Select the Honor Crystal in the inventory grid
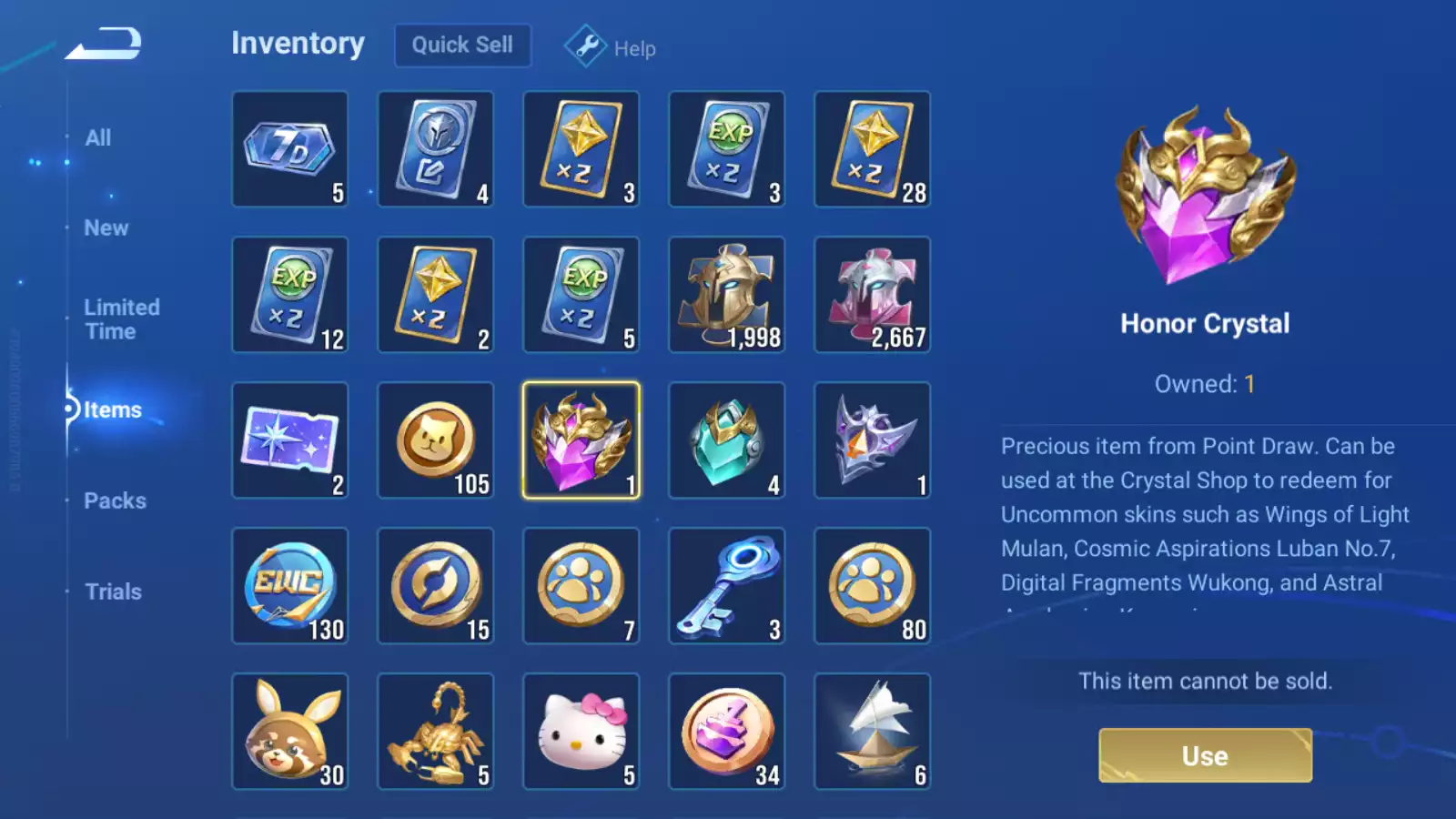The height and width of the screenshot is (819, 1456). point(581,440)
